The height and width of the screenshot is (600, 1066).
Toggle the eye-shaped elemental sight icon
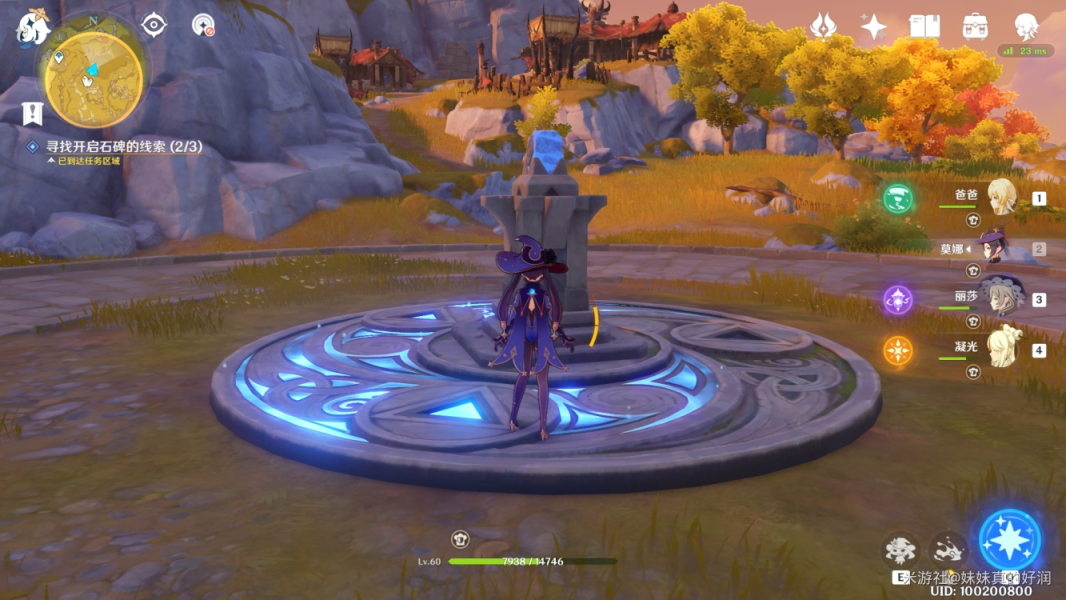click(x=153, y=24)
